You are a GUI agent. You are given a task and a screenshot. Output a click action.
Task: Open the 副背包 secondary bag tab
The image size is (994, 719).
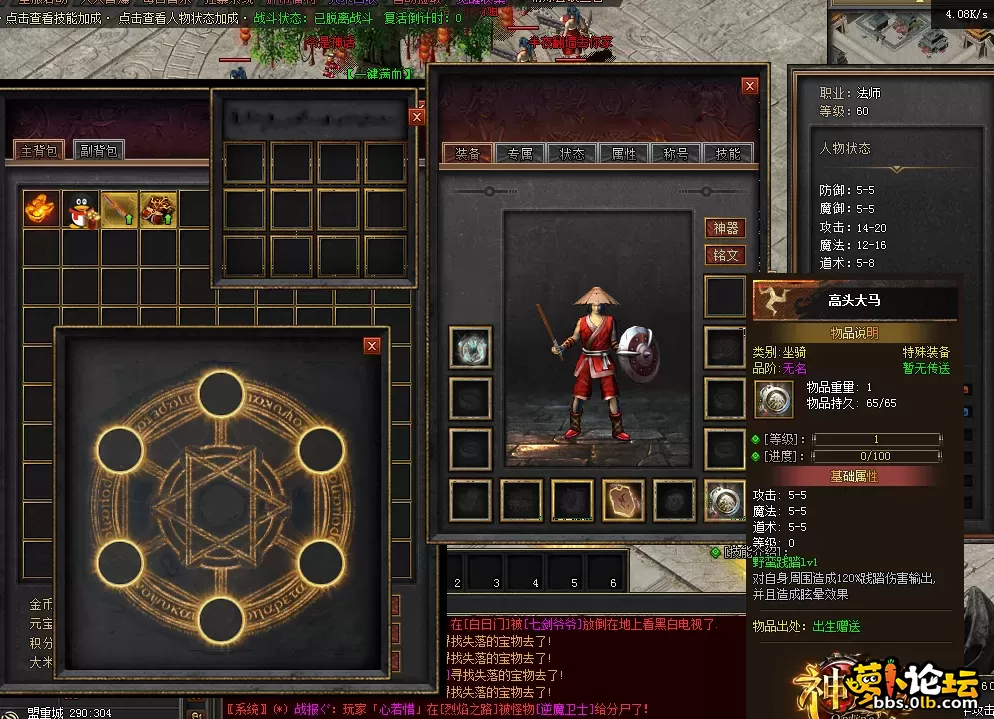click(x=100, y=151)
